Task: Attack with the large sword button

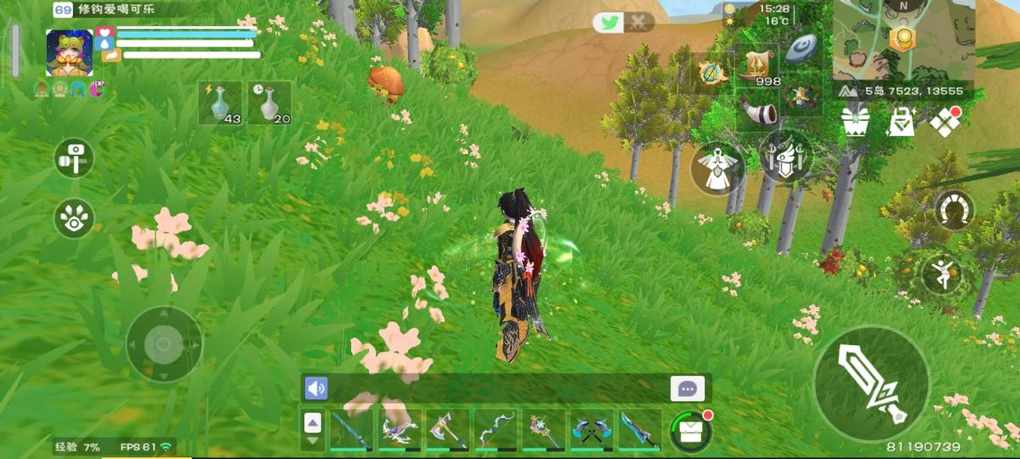Action: pyautogui.click(x=871, y=383)
